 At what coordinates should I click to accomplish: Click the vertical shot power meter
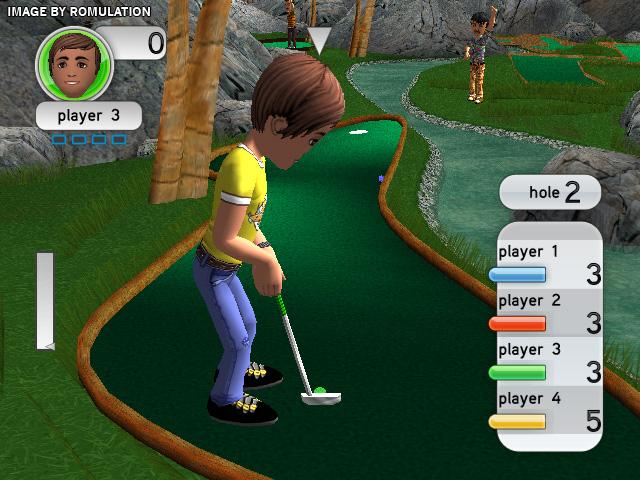point(45,300)
